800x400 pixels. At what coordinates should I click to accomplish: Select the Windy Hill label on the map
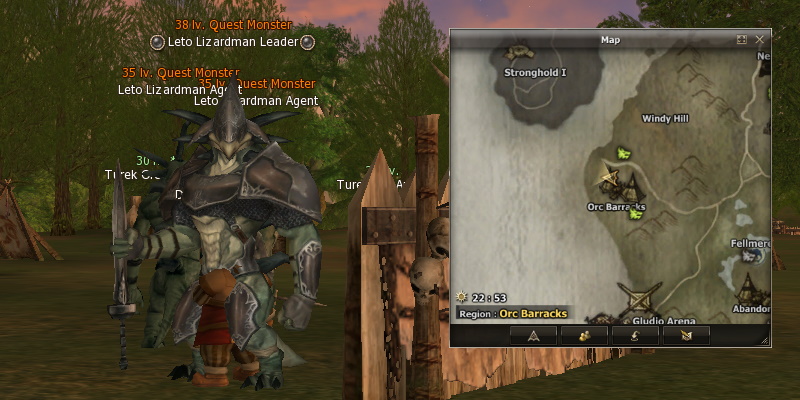pyautogui.click(x=665, y=118)
